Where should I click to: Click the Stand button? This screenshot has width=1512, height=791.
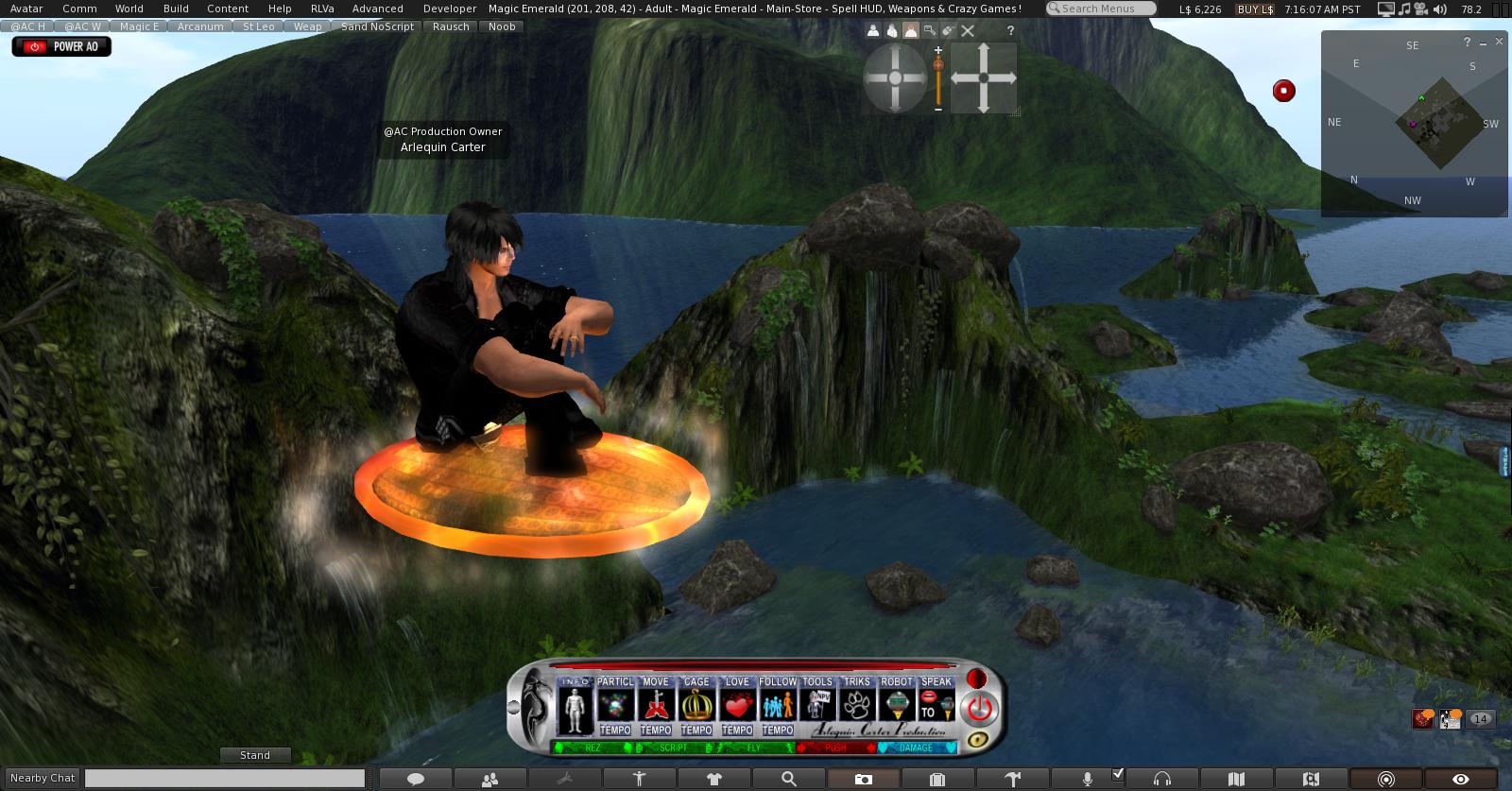click(x=255, y=755)
